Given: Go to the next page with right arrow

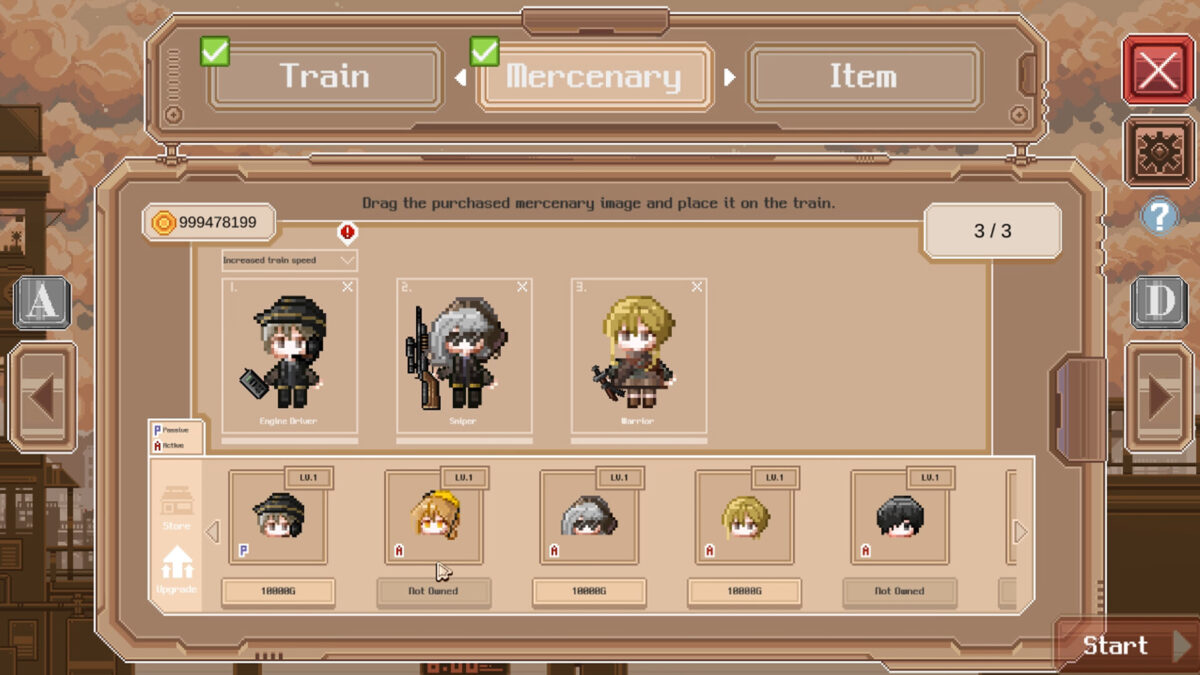Looking at the screenshot, I should coord(1160,397).
